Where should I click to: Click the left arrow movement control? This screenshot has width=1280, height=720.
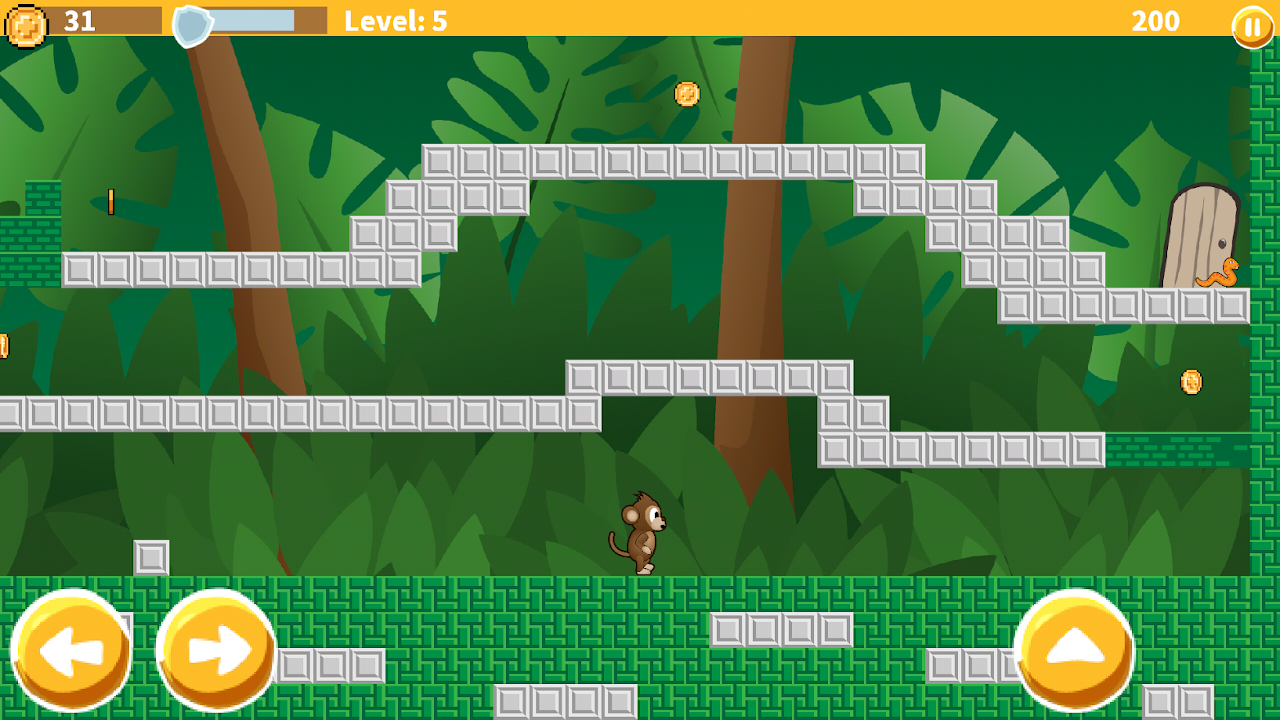tap(72, 648)
